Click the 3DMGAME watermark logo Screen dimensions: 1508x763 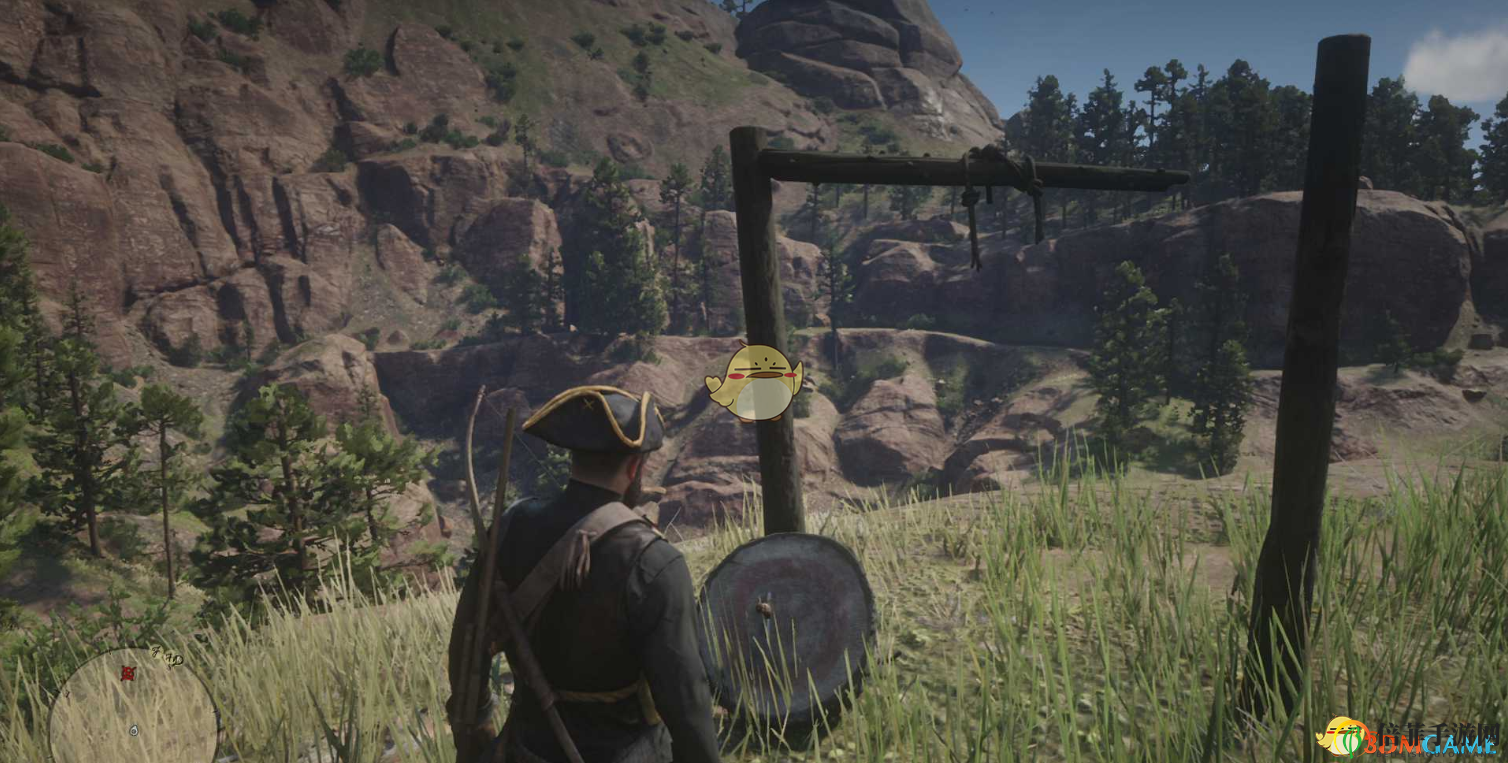(x=1408, y=738)
